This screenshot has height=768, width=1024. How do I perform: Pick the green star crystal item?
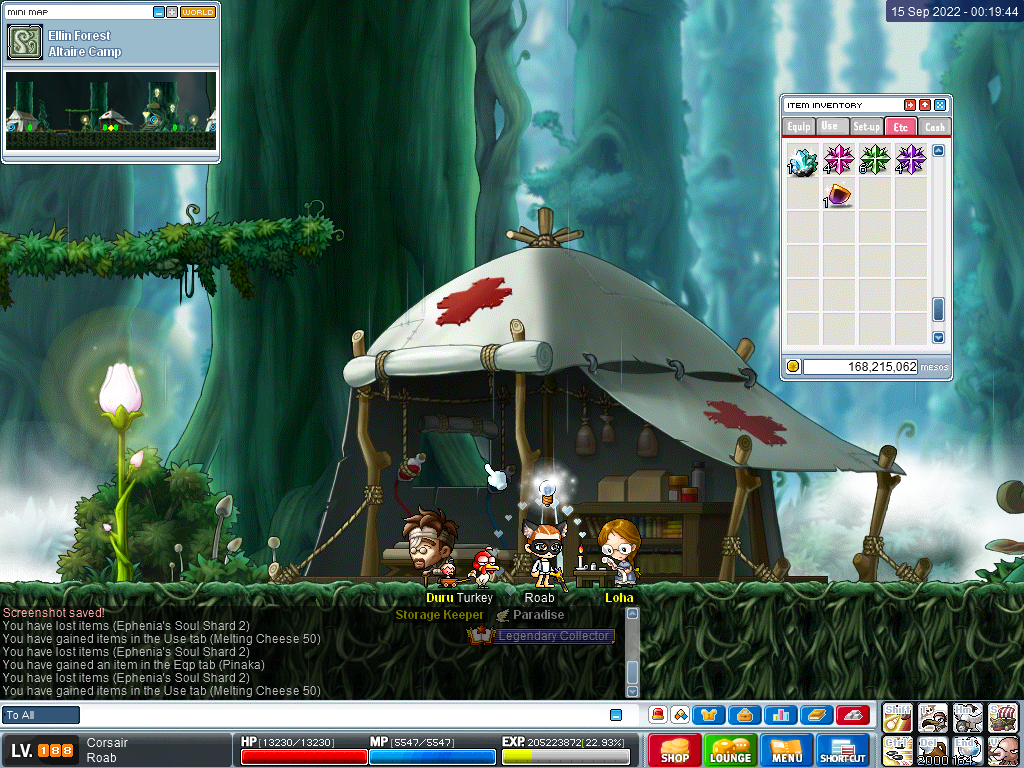tap(874, 160)
